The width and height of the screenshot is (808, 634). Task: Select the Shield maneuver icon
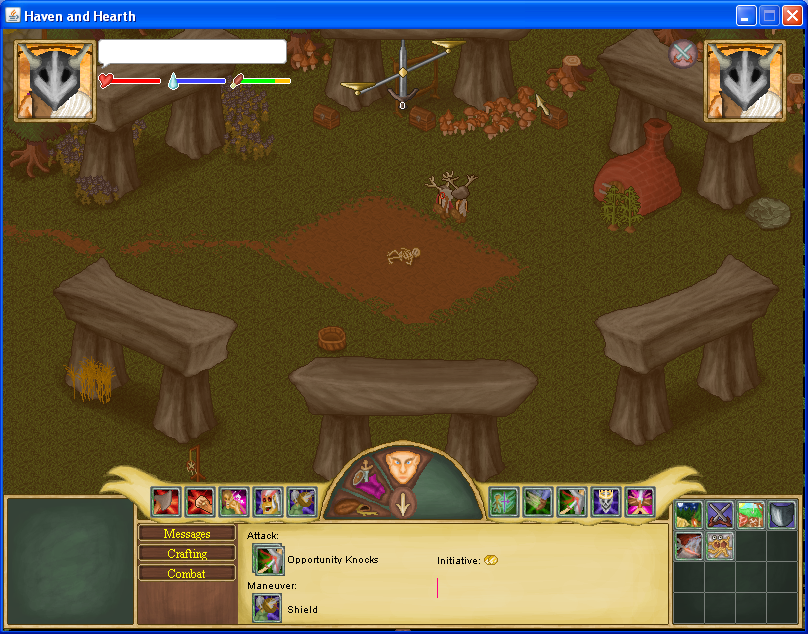point(267,609)
